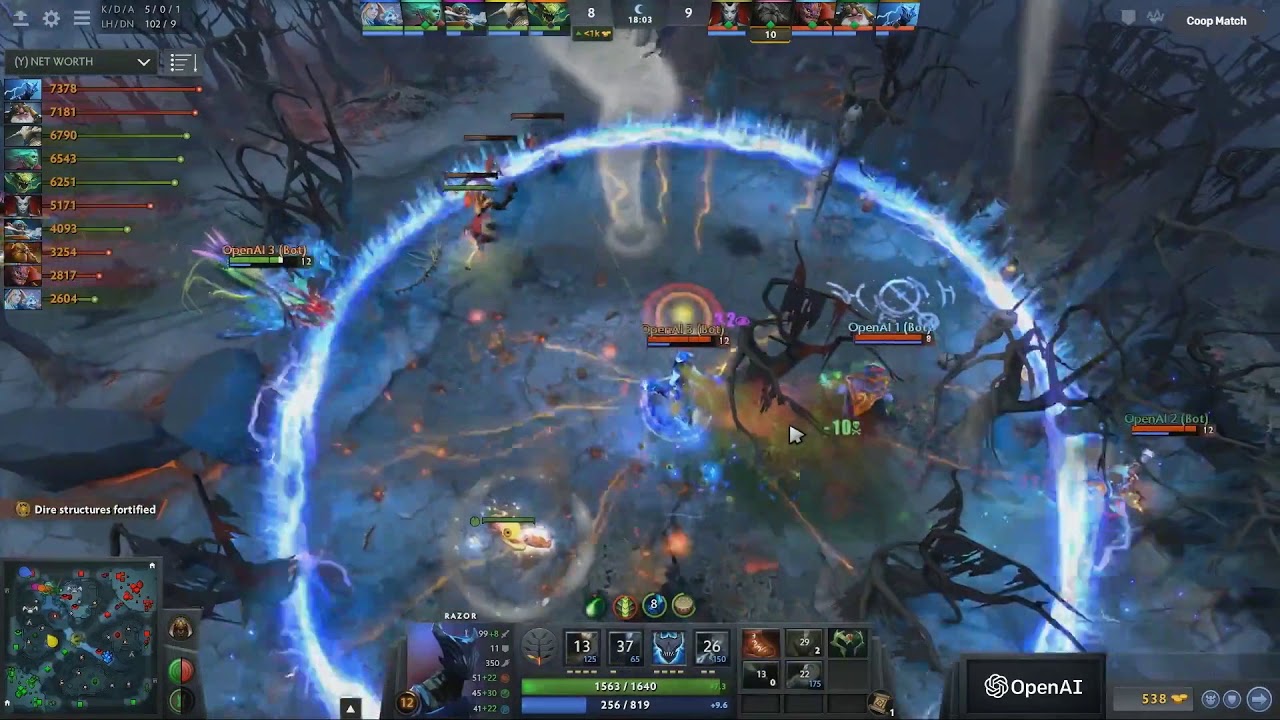Open the hamburger menu top left
Image resolution: width=1280 pixels, height=720 pixels.
click(x=81, y=18)
